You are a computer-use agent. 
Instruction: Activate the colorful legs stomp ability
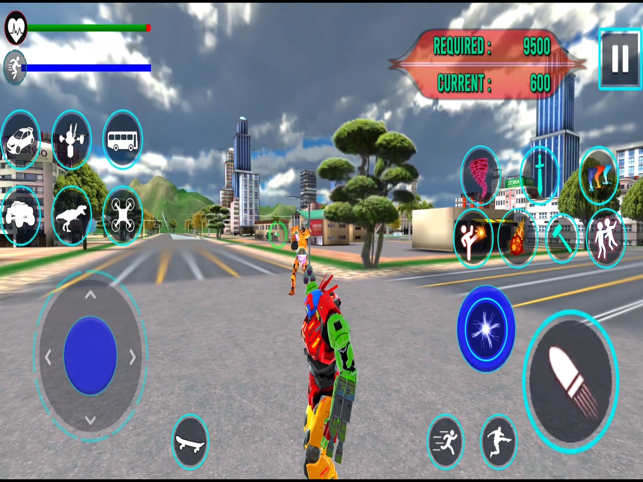click(598, 175)
